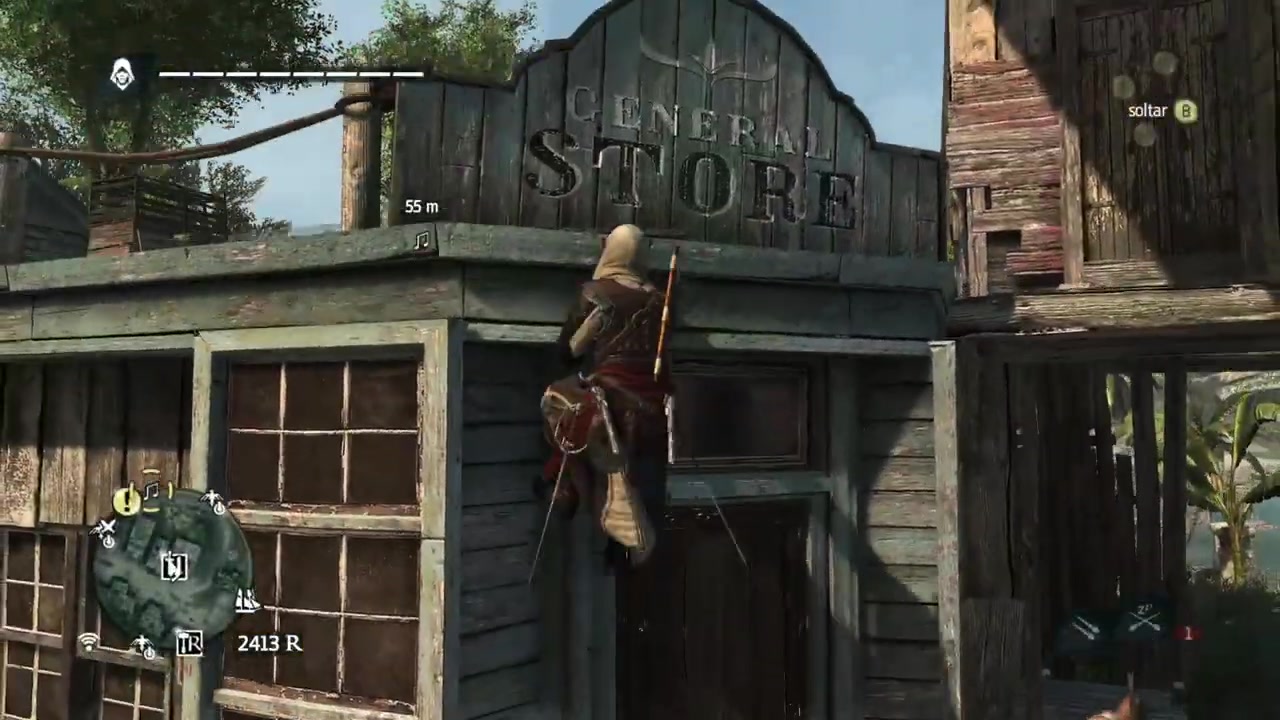Select the player position arrow in minimap center
The height and width of the screenshot is (720, 1280).
click(174, 568)
